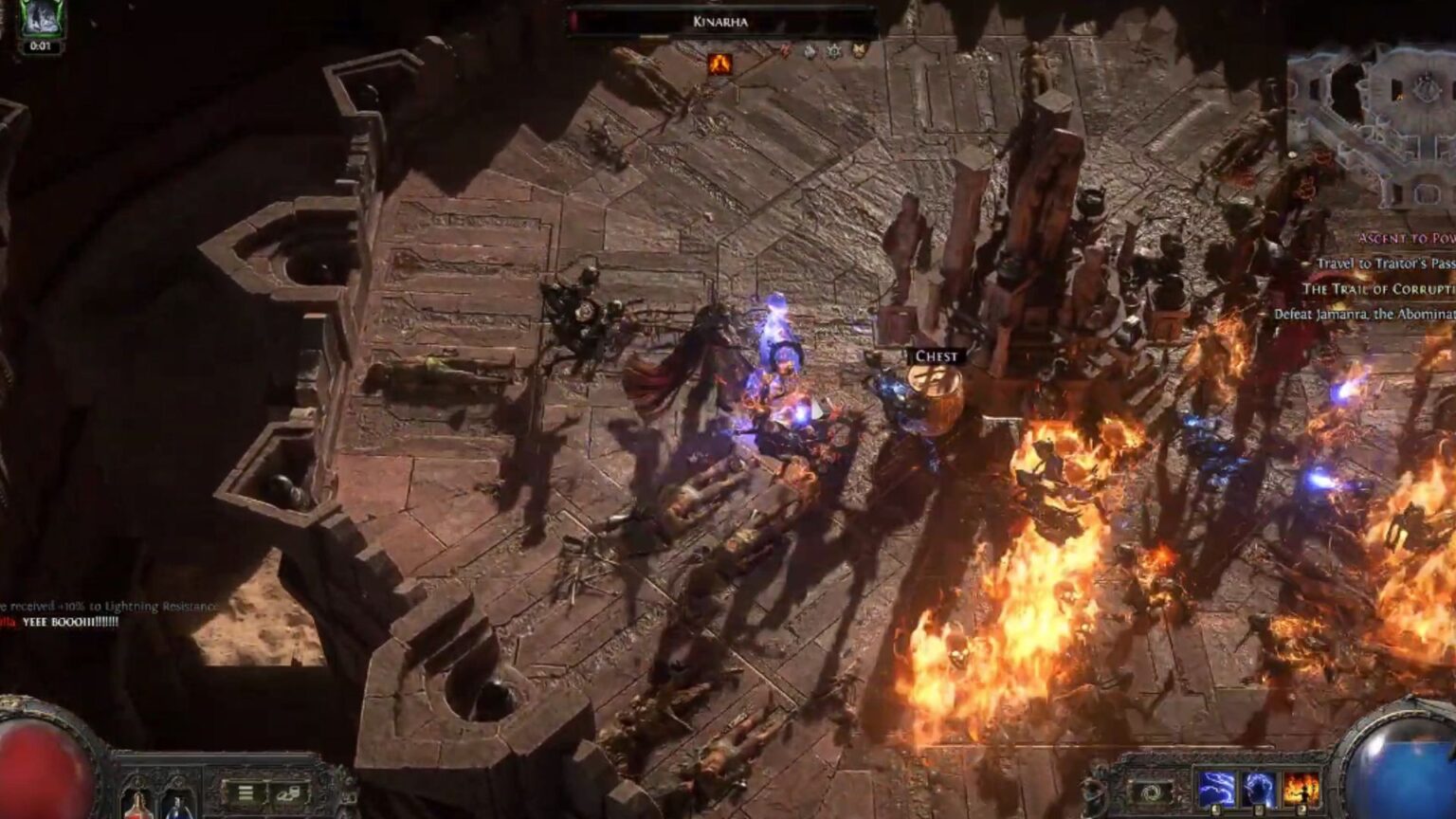Inspect the red lightning debuff icon near the top
Viewport: 1456px width, 819px height.
[786, 52]
